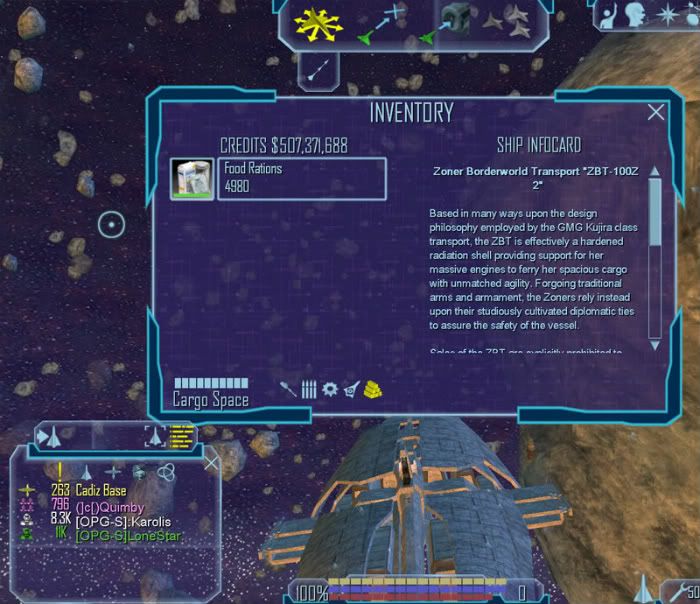The height and width of the screenshot is (604, 700).
Task: Activate the yellow free flight maneuver icon
Action: (312, 22)
